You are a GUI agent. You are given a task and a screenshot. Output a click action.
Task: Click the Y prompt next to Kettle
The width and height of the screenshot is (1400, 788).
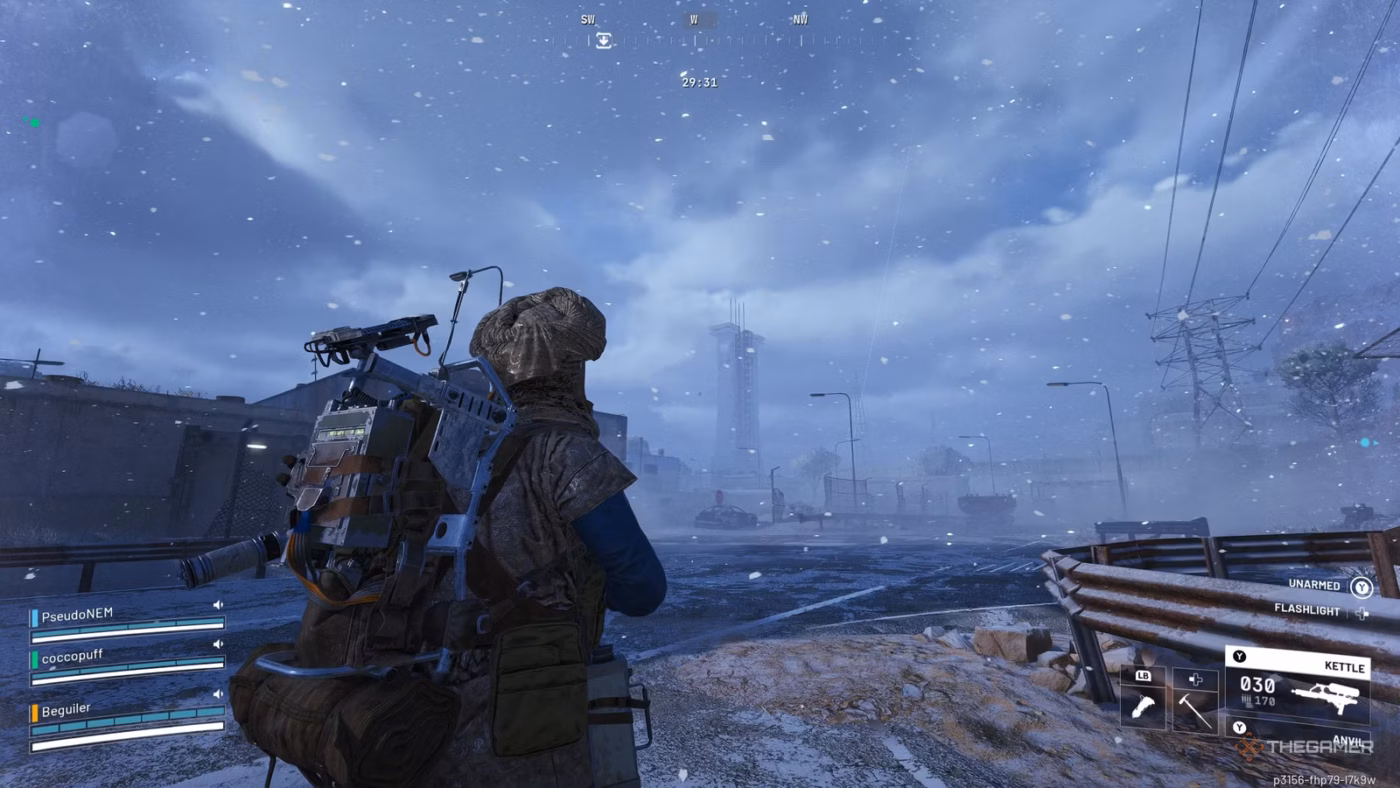[x=1239, y=655]
